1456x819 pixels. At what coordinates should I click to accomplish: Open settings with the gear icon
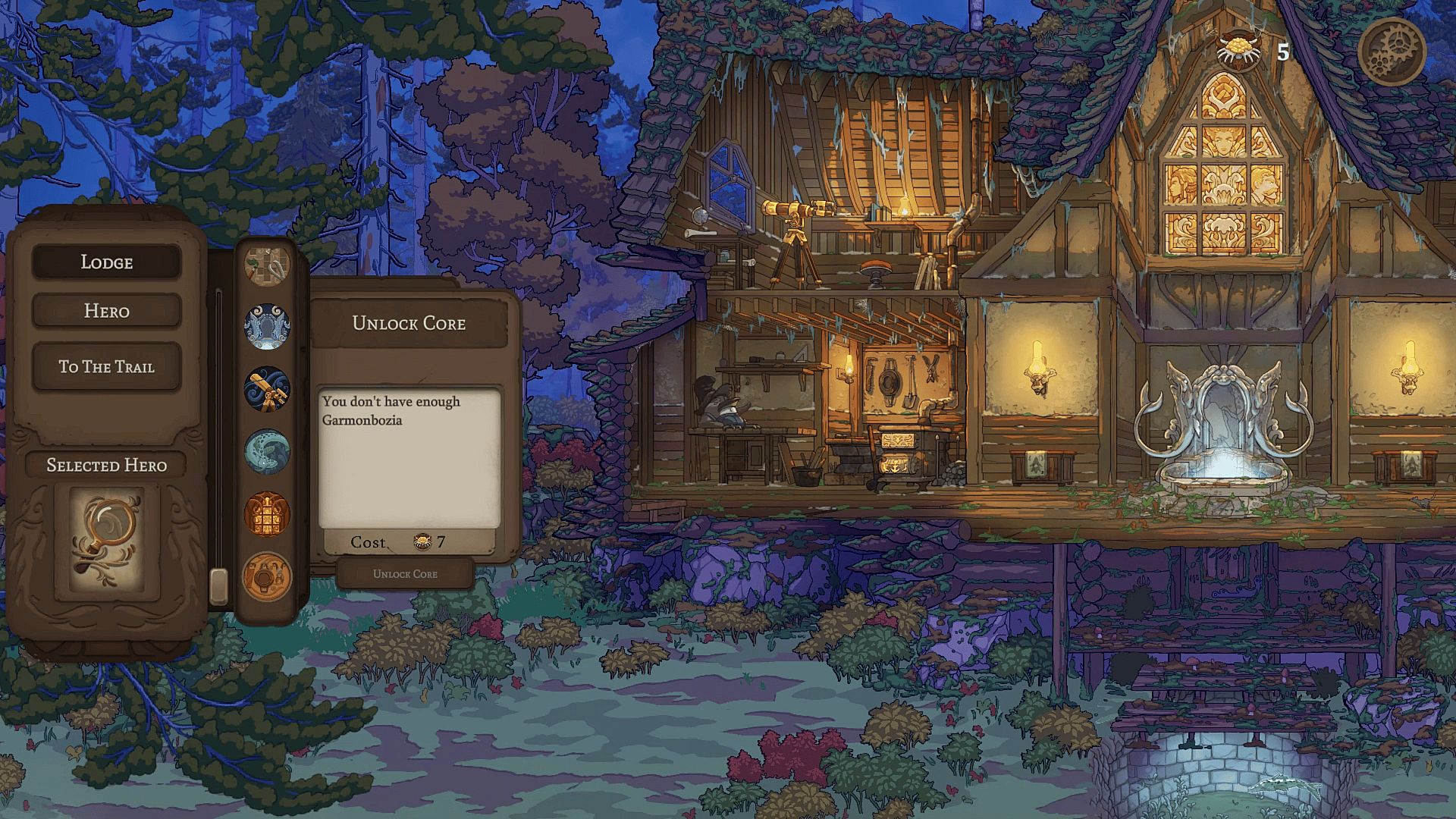coord(1392,52)
